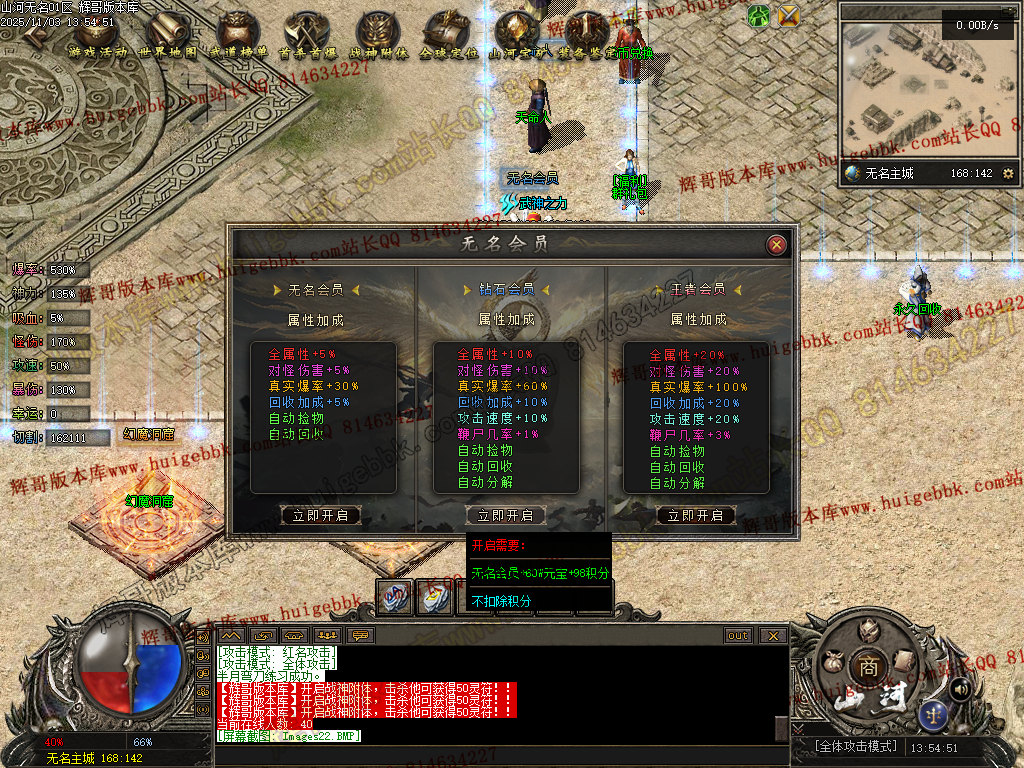The image size is (1024, 768).
Task: Open the 山河宝典 menu
Action: (518, 36)
